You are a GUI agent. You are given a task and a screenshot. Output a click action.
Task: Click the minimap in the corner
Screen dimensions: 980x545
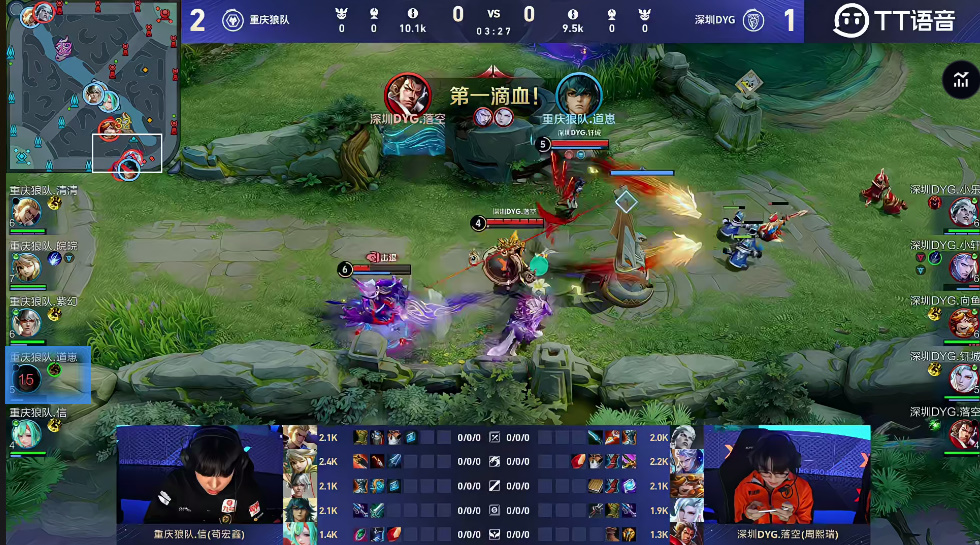[92, 90]
